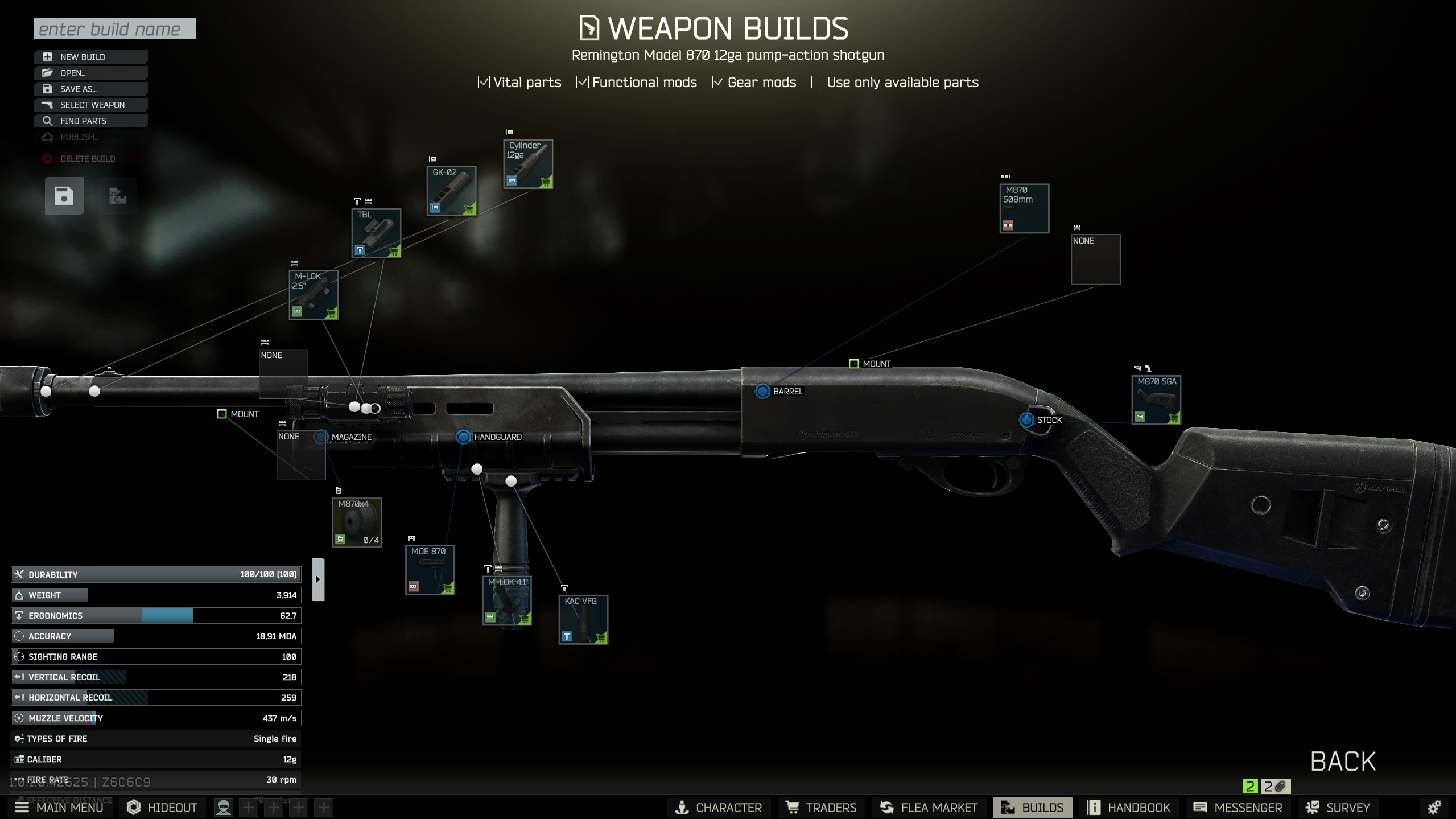
Task: Create a new build
Action: 91,57
